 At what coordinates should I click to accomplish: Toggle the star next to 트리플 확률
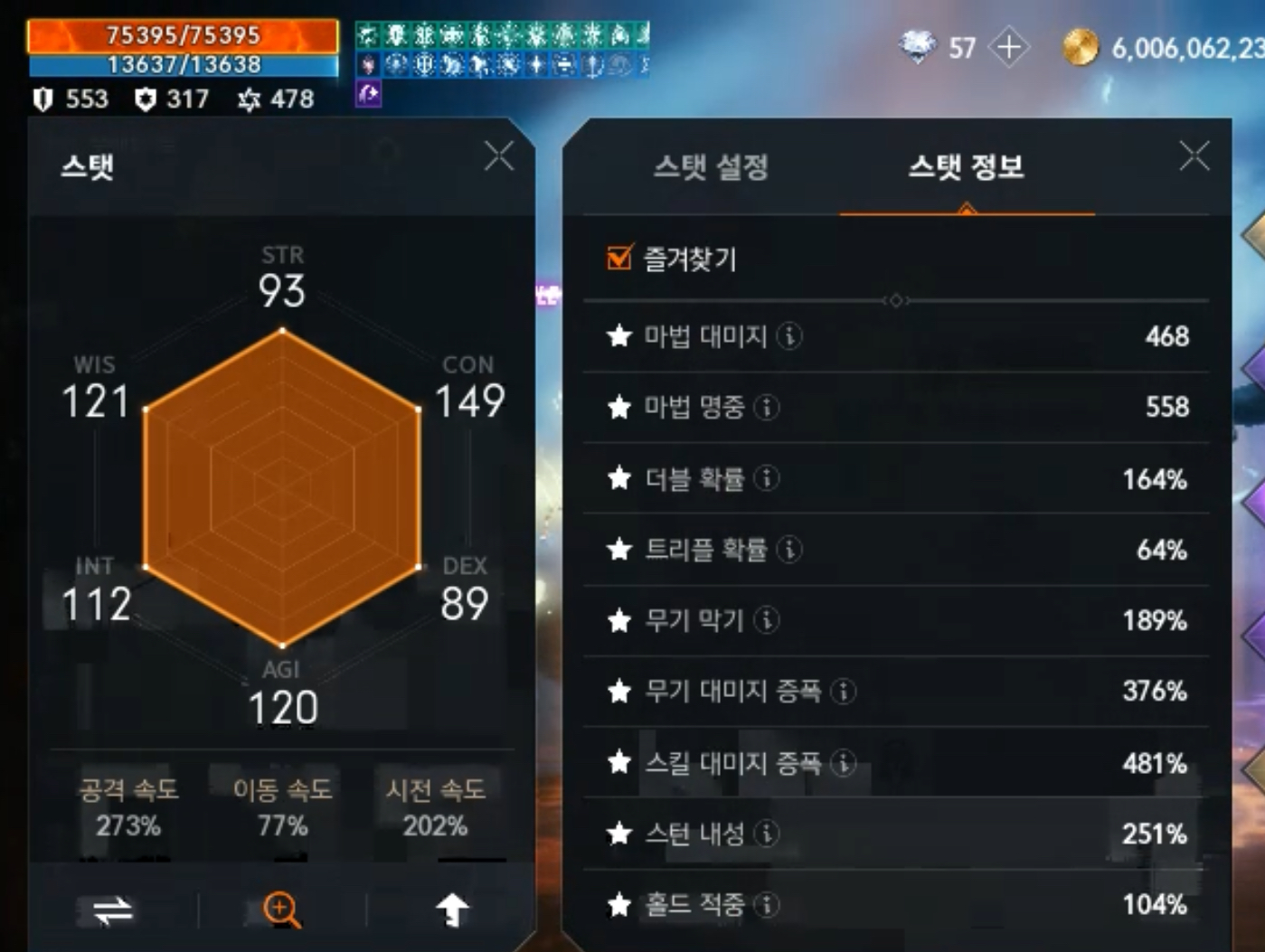(x=619, y=550)
